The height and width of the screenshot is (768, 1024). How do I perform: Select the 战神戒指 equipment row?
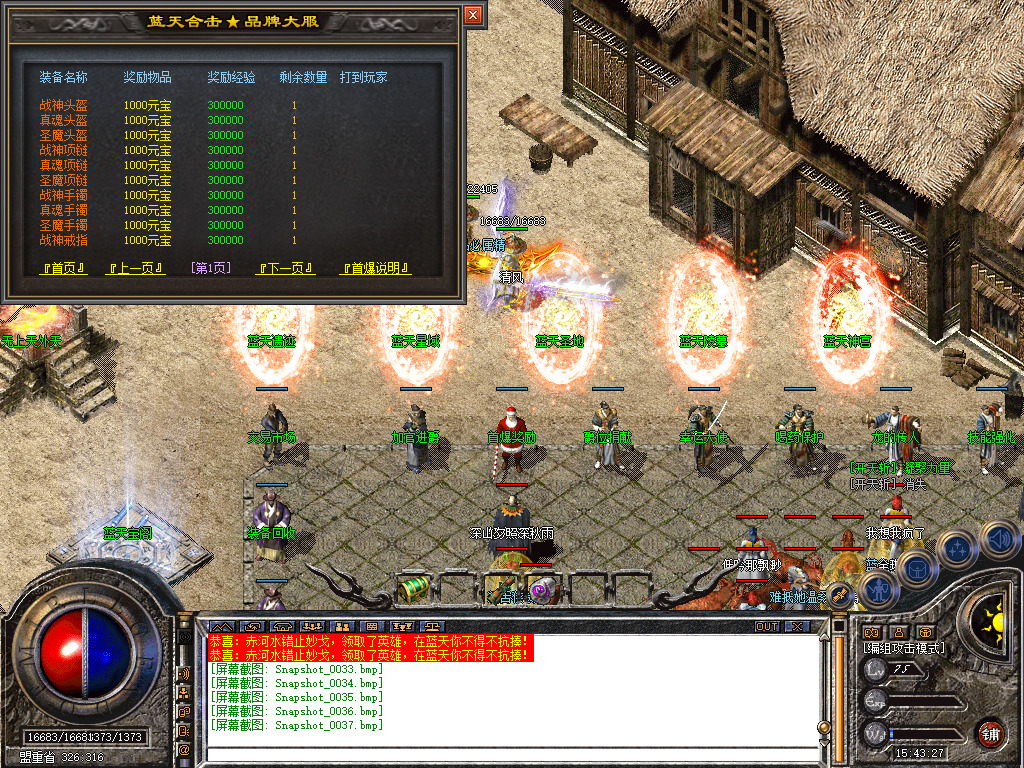pyautogui.click(x=63, y=240)
